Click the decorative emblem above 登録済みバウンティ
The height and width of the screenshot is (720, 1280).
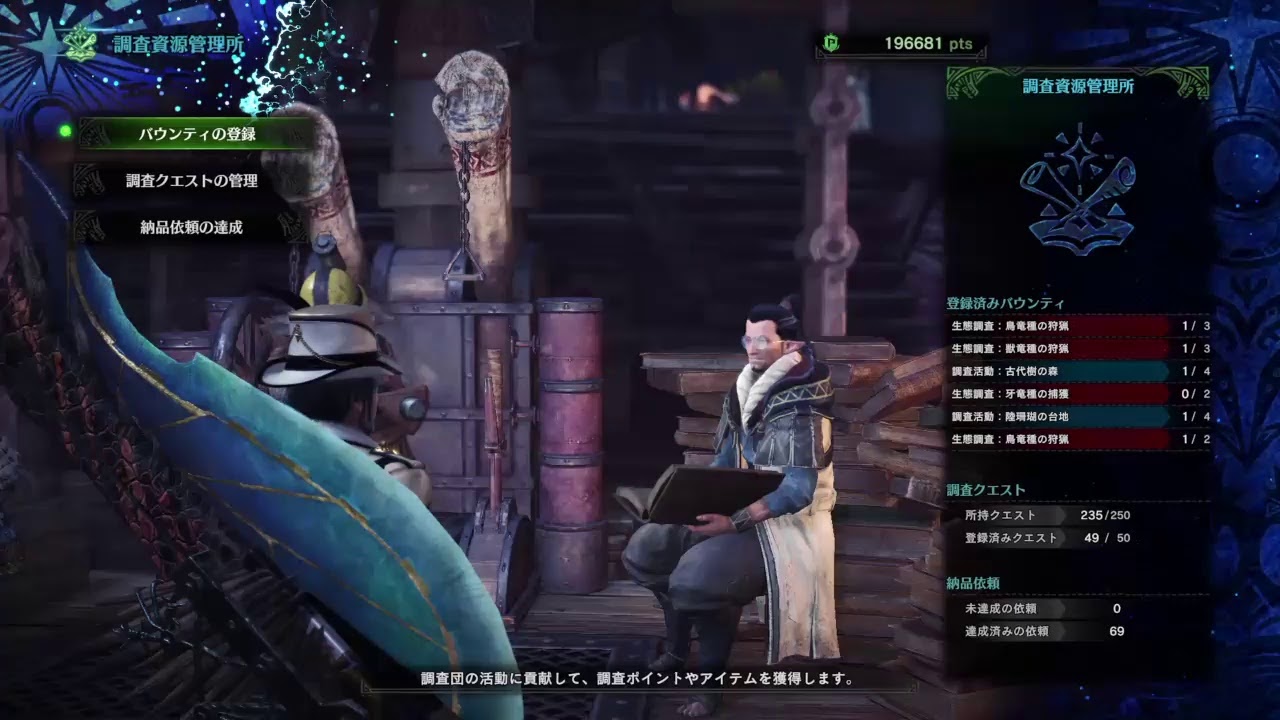click(x=1078, y=190)
